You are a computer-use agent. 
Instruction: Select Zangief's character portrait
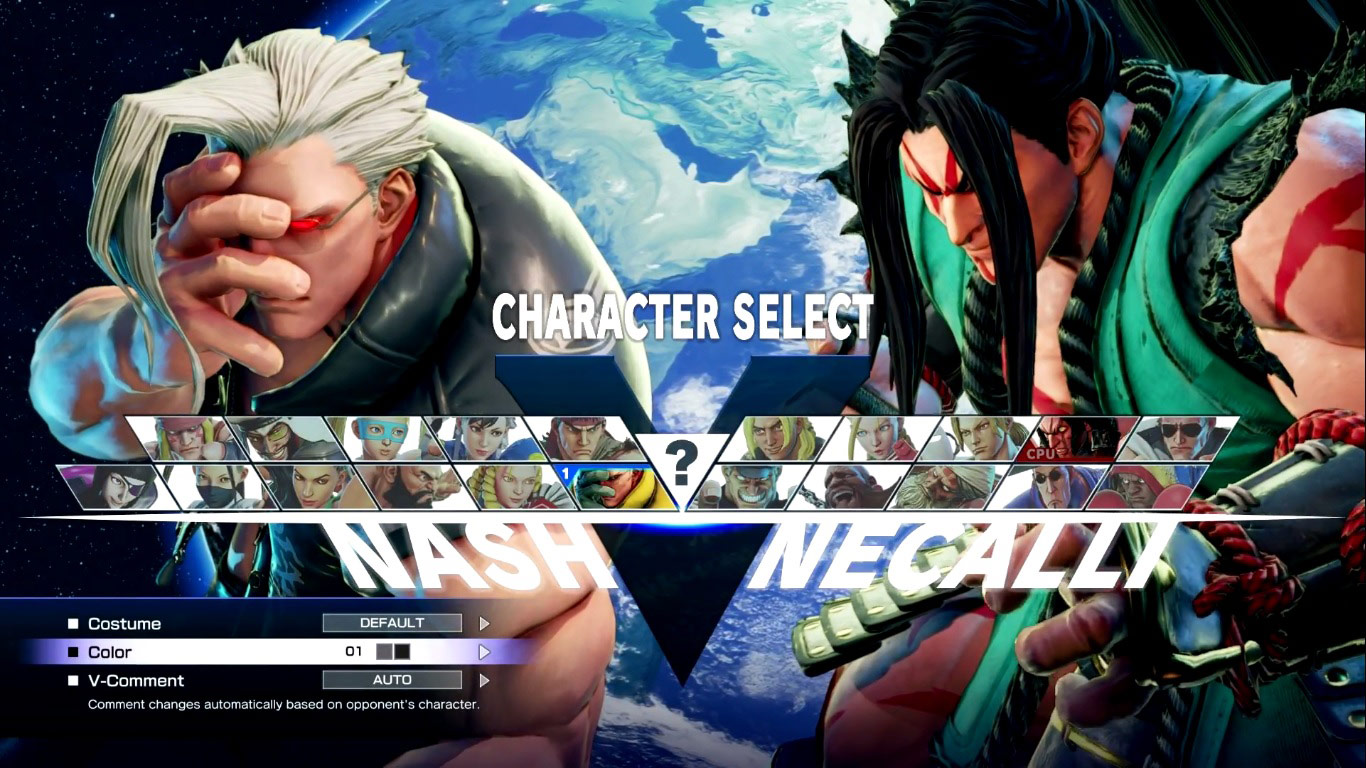(416, 487)
